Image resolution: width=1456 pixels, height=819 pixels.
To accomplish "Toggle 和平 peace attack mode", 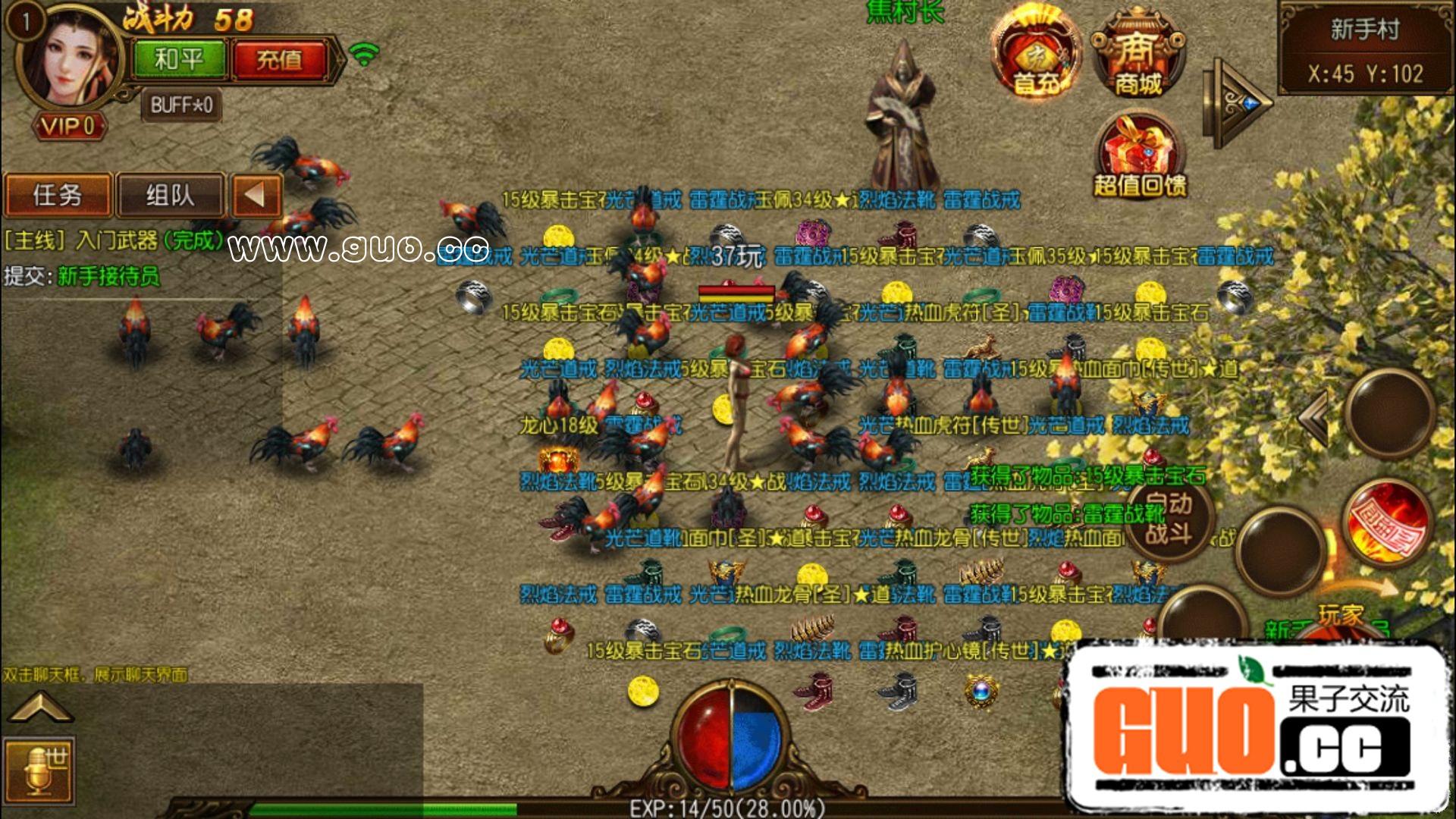I will [x=178, y=57].
